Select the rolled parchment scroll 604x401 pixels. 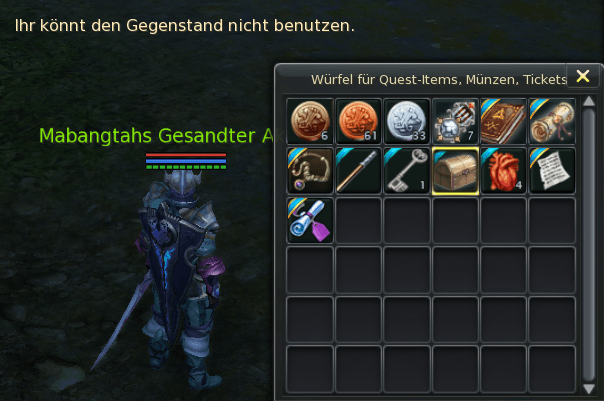[552, 121]
